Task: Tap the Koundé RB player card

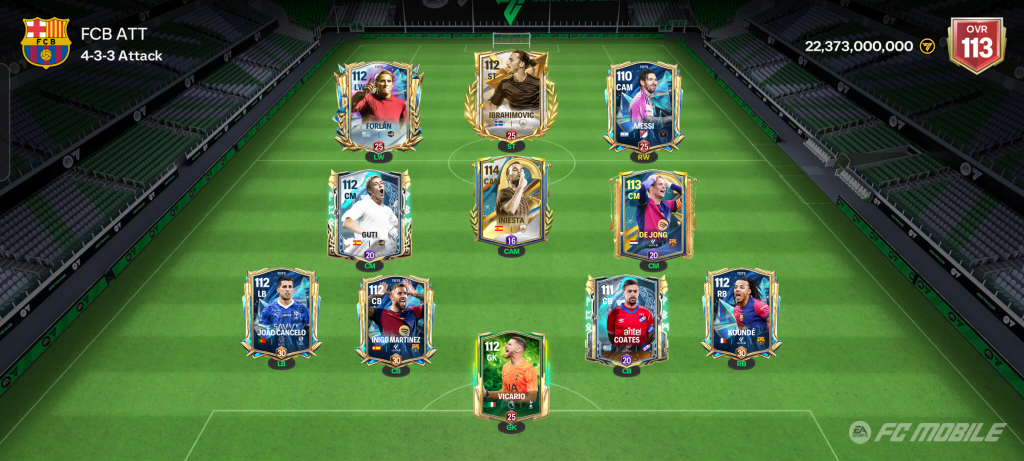Action: (741, 312)
